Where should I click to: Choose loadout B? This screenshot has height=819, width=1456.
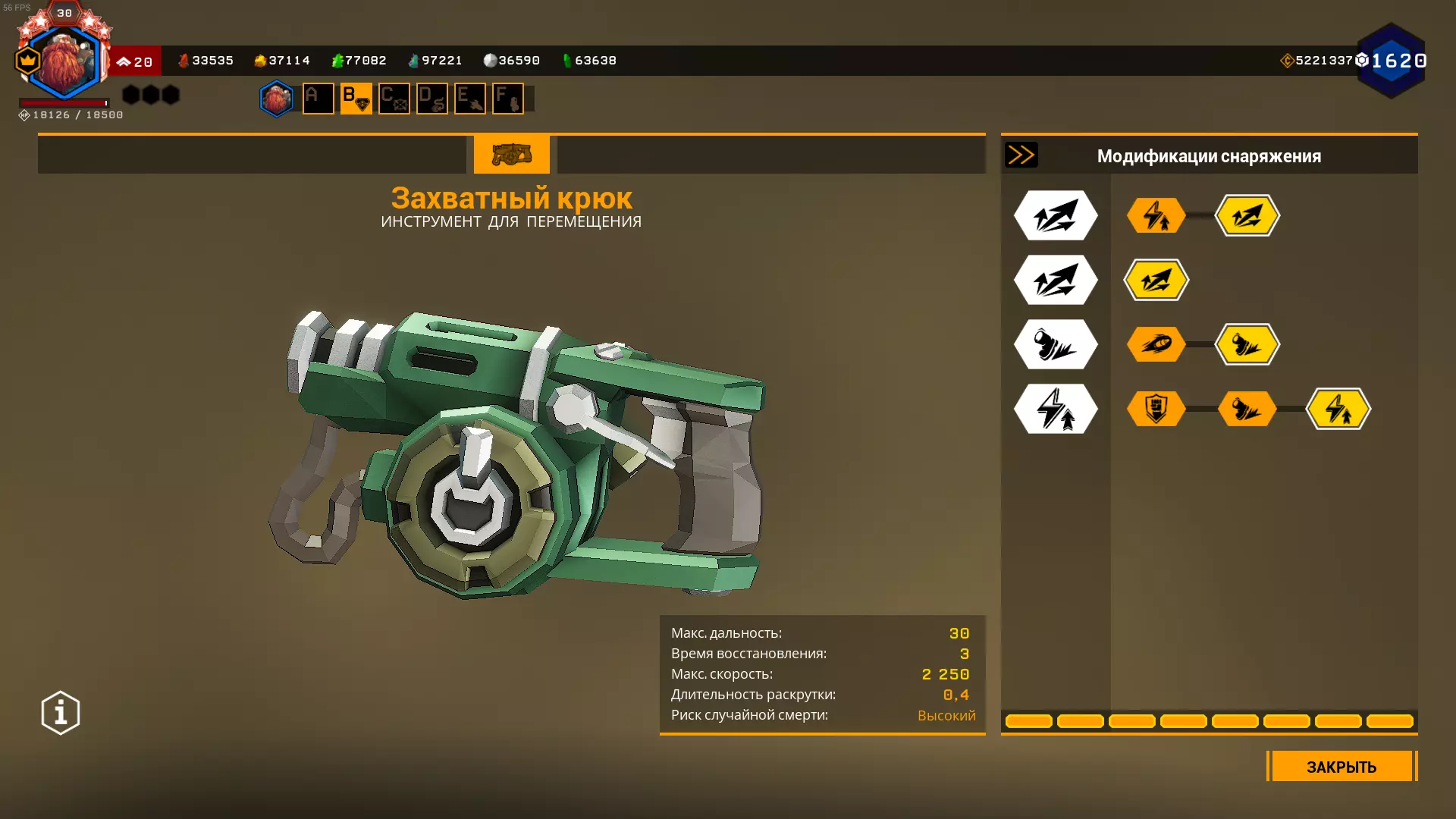coord(356,99)
